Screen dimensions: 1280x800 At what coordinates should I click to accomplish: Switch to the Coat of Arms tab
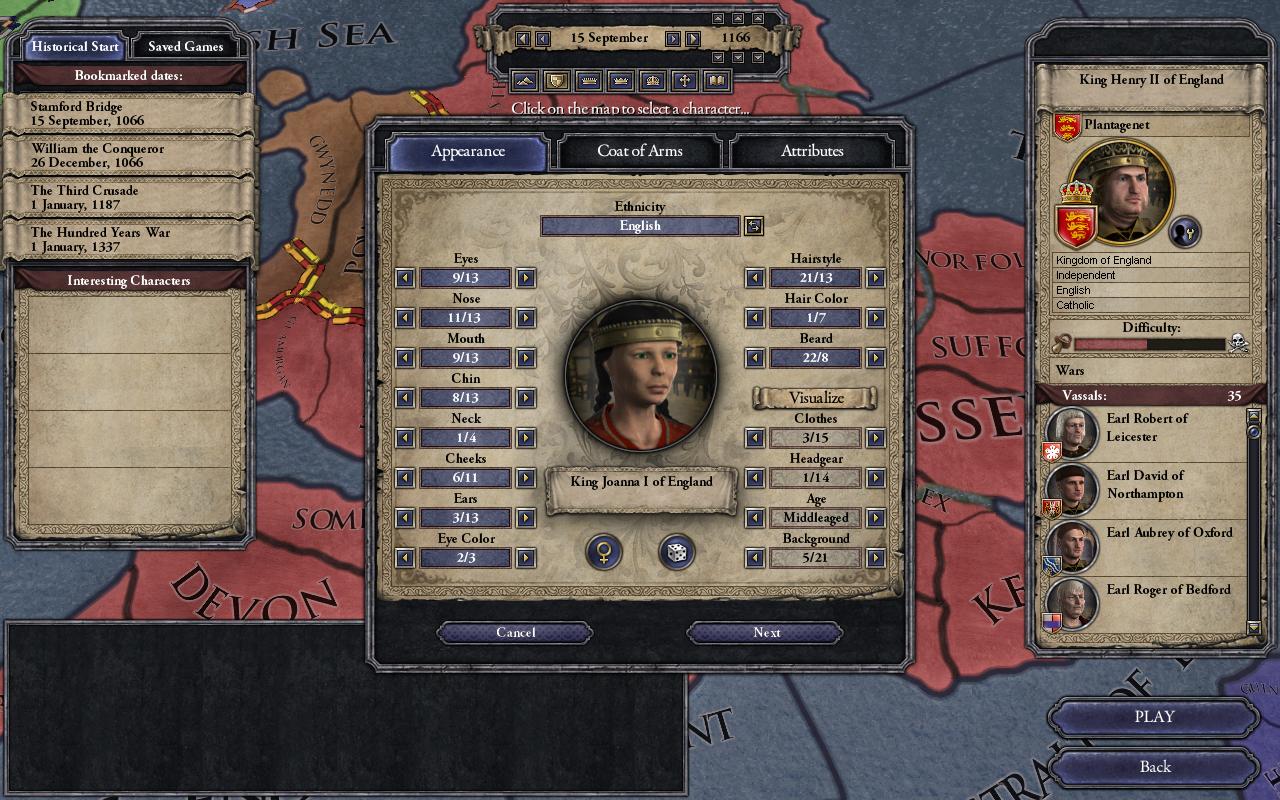point(640,151)
